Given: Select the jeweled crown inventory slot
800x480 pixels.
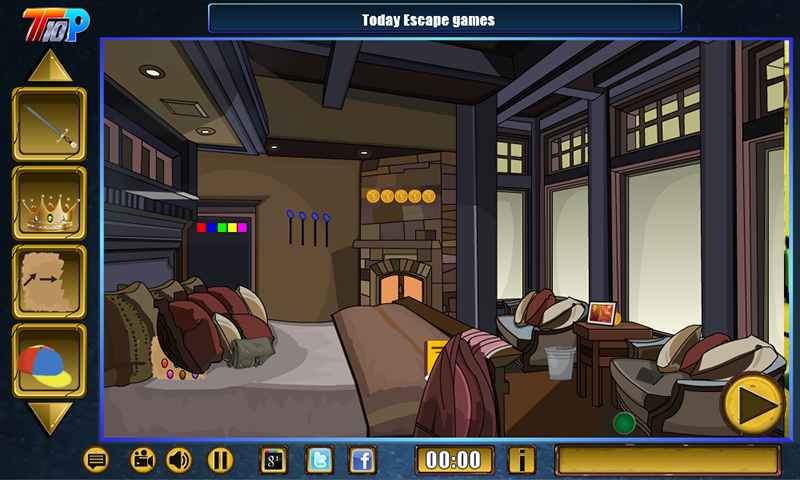Looking at the screenshot, I should click(x=49, y=204).
